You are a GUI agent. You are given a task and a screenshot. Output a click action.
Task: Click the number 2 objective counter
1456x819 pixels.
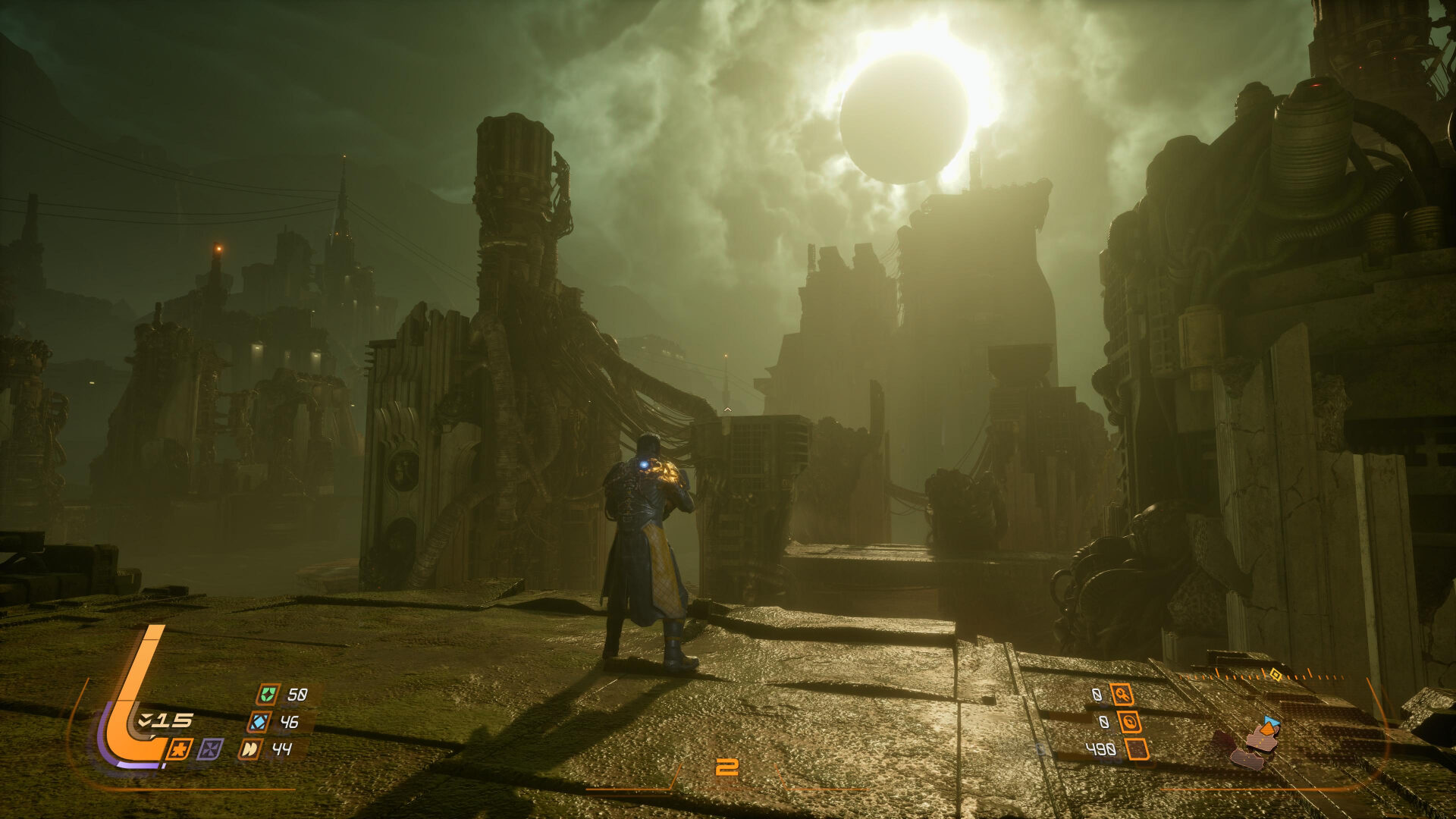(x=728, y=766)
